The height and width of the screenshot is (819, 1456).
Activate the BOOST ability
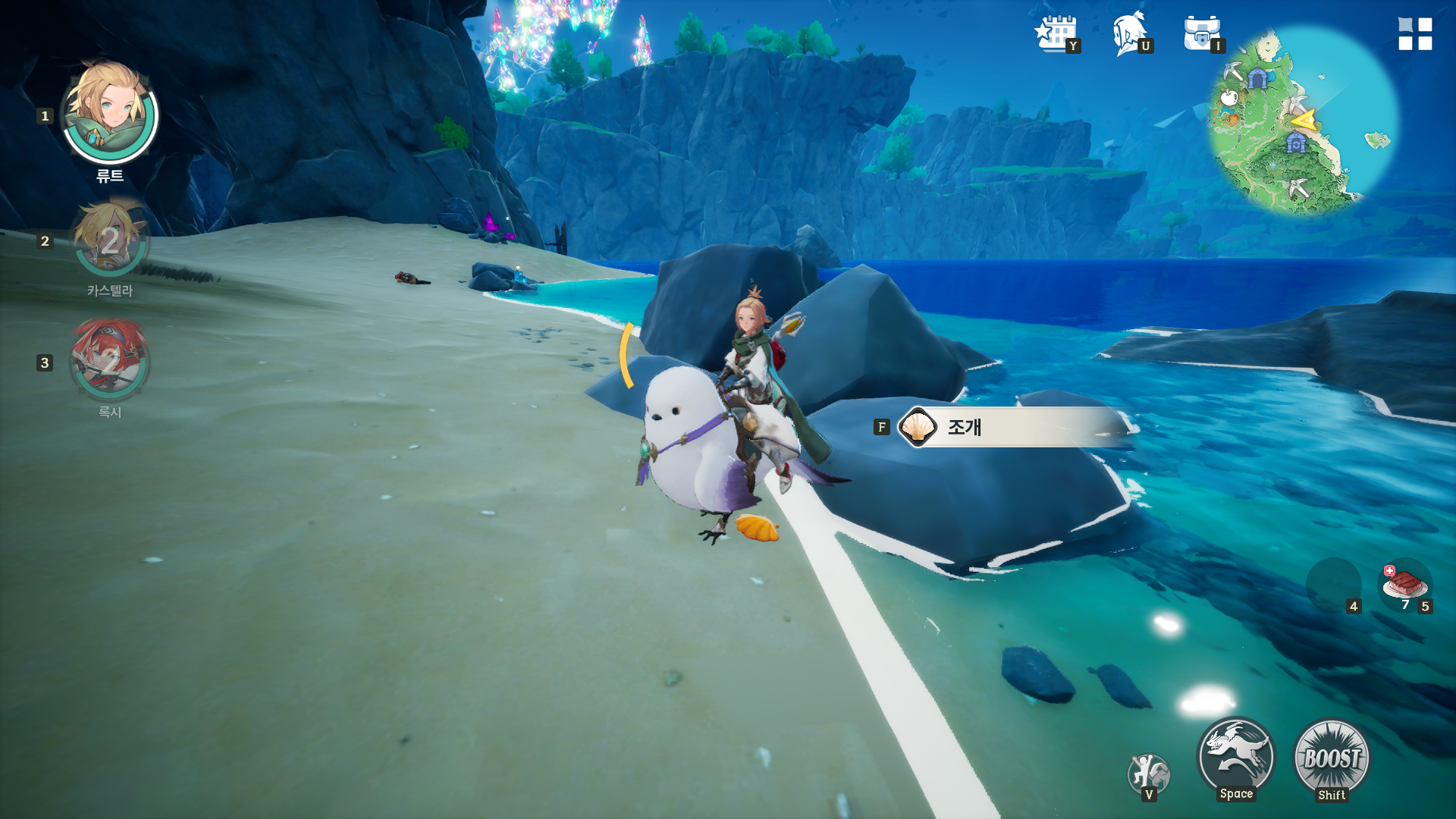1332,757
